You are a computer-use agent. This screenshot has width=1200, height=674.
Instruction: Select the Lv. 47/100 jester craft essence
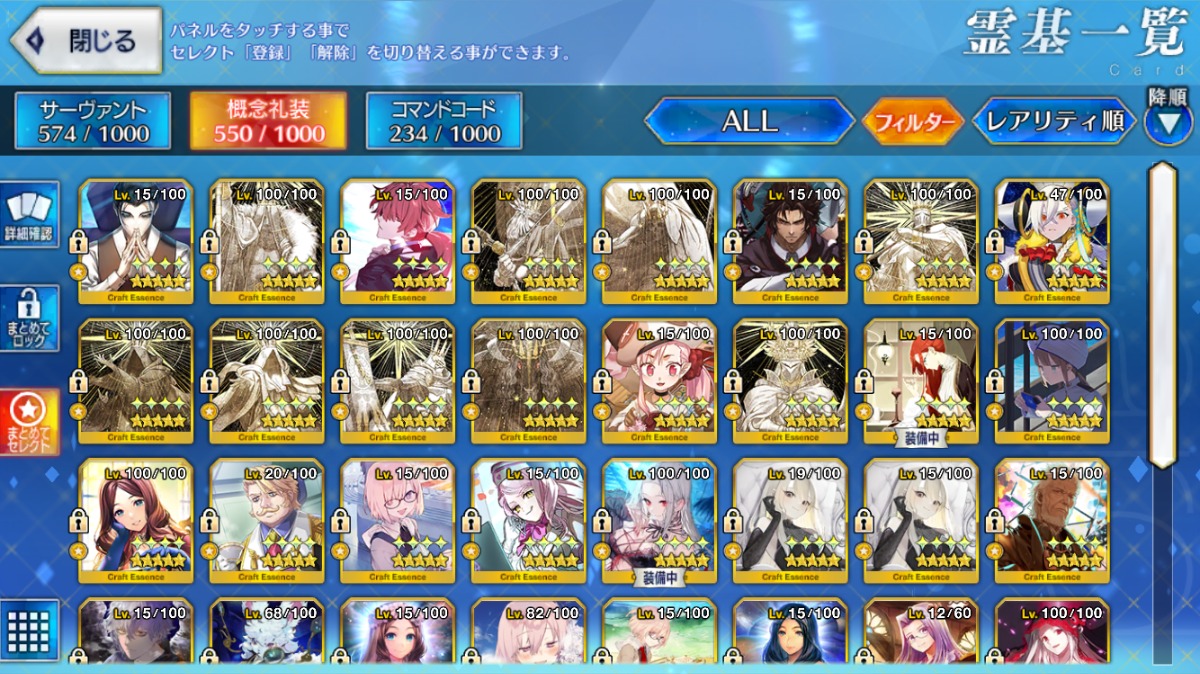1052,241
